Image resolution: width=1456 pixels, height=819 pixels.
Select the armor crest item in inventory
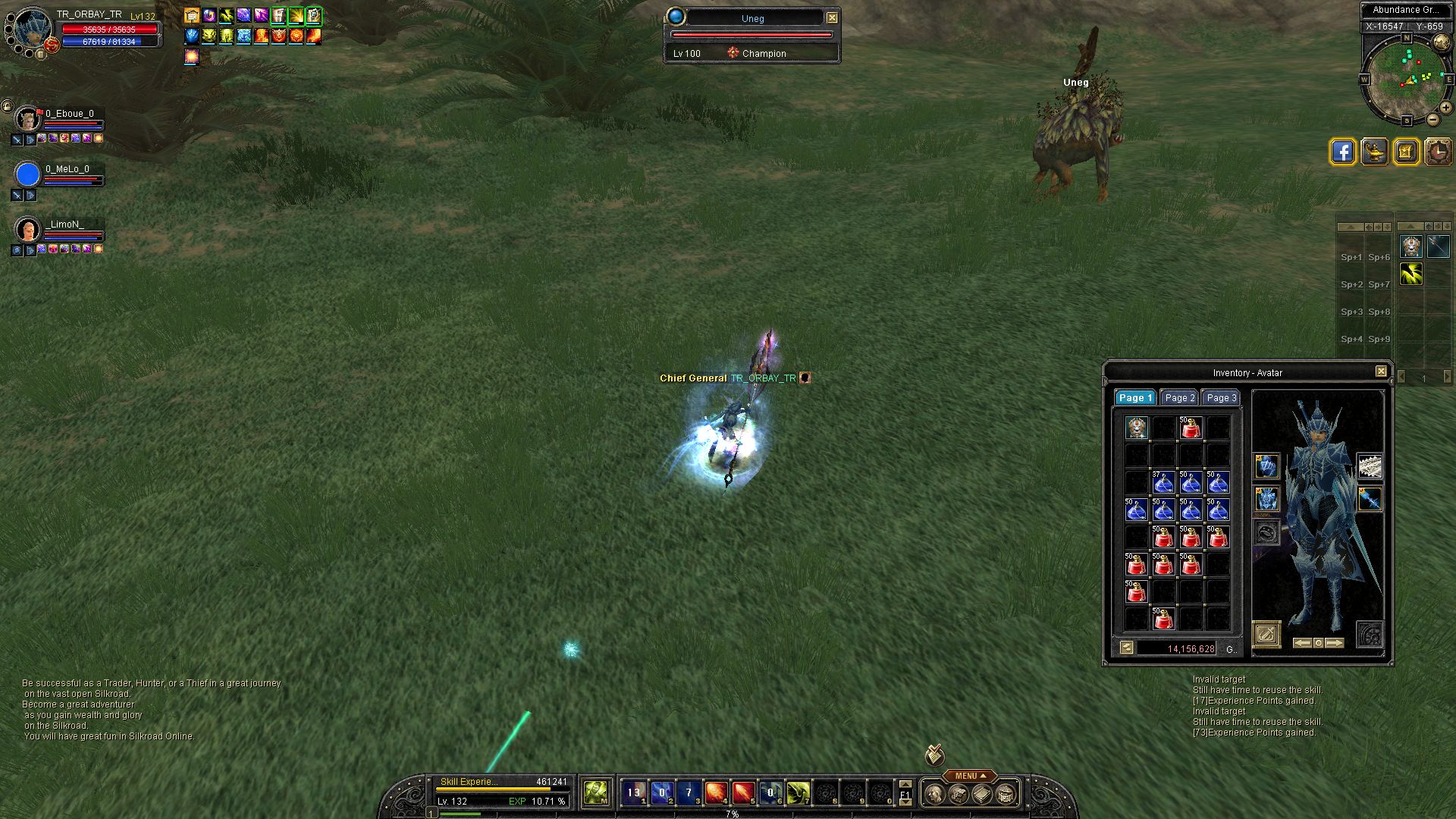click(1137, 428)
